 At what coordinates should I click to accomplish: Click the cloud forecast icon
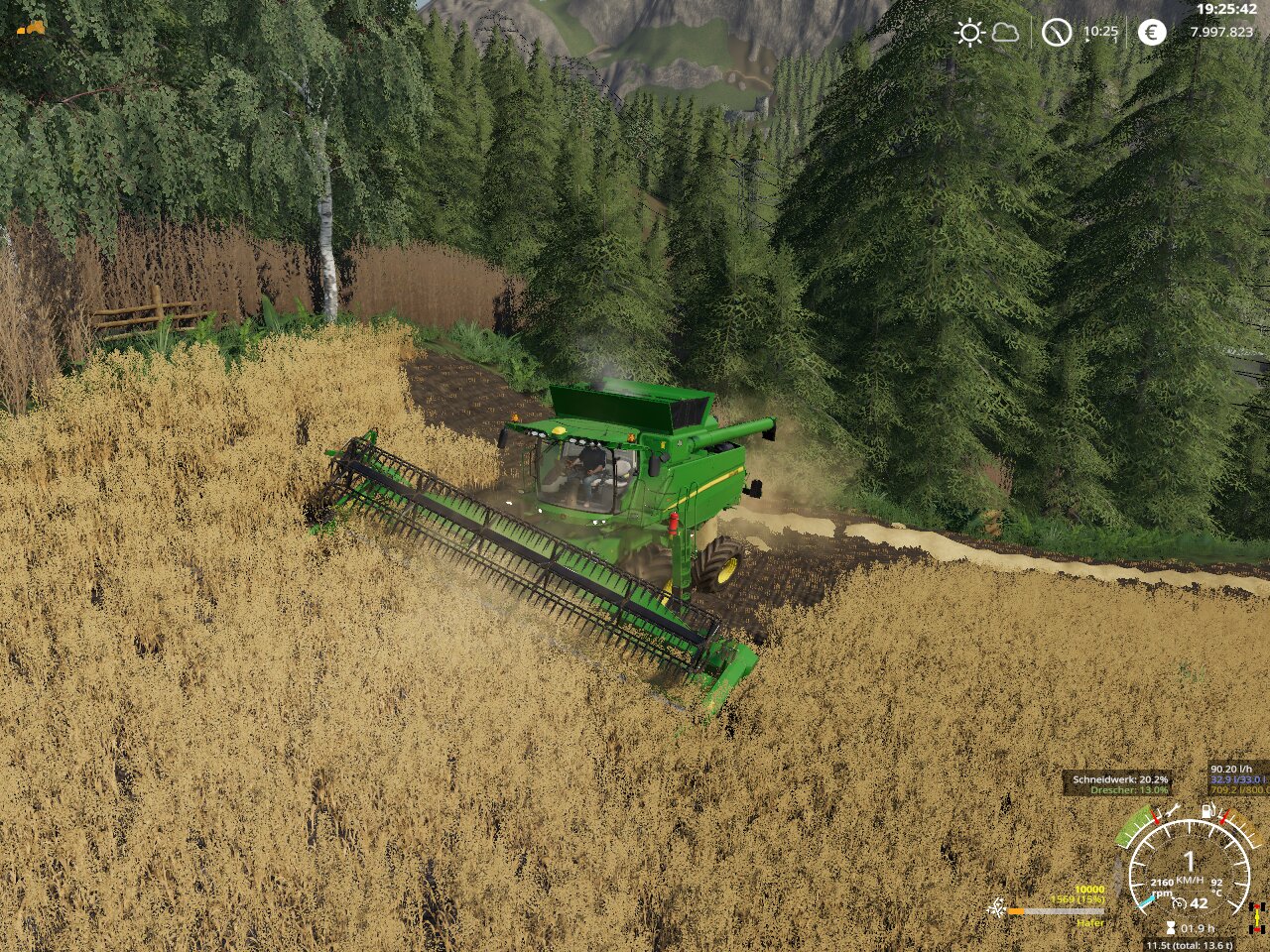pos(1005,33)
